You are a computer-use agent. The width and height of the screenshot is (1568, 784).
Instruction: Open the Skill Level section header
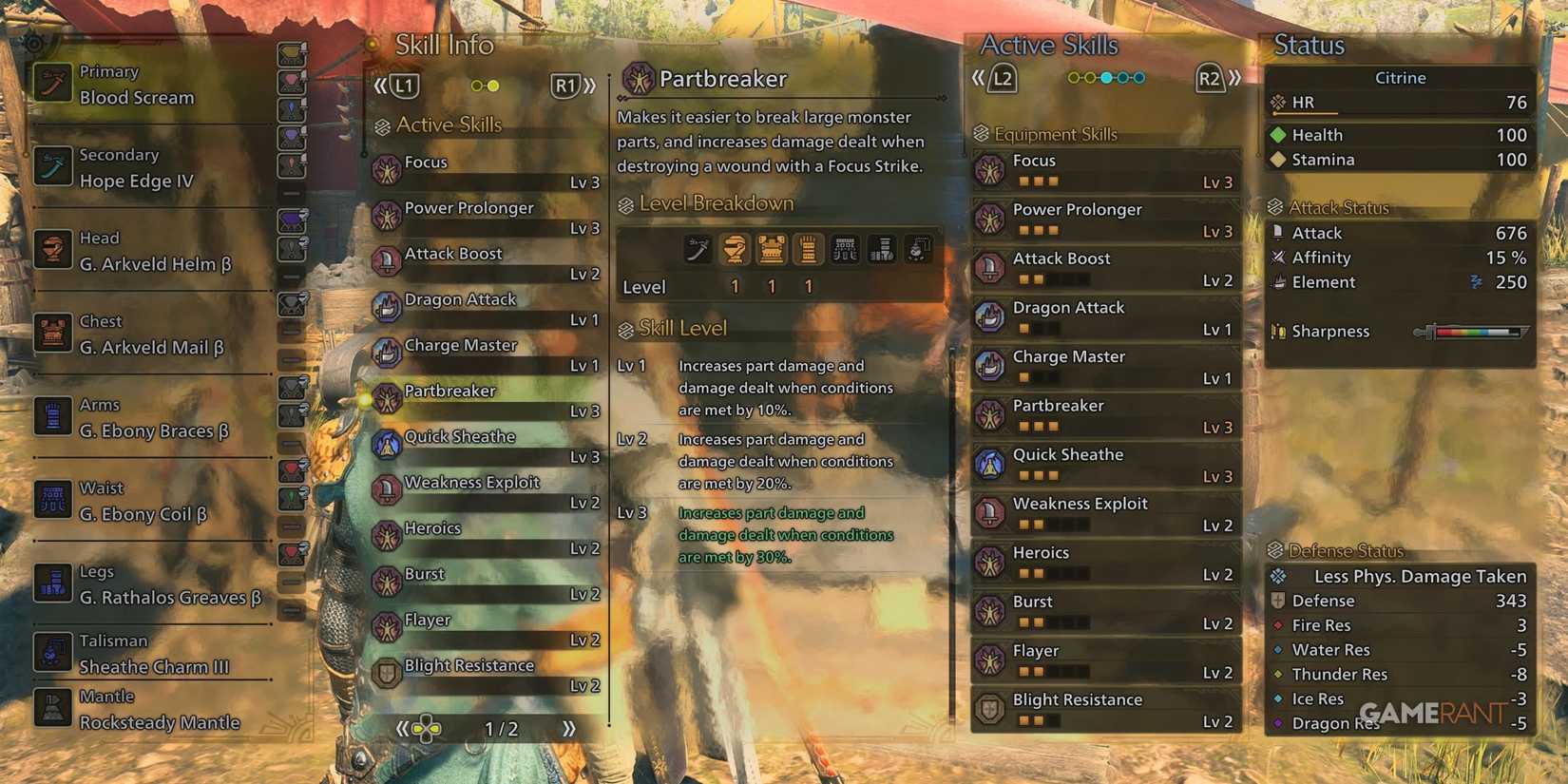682,328
